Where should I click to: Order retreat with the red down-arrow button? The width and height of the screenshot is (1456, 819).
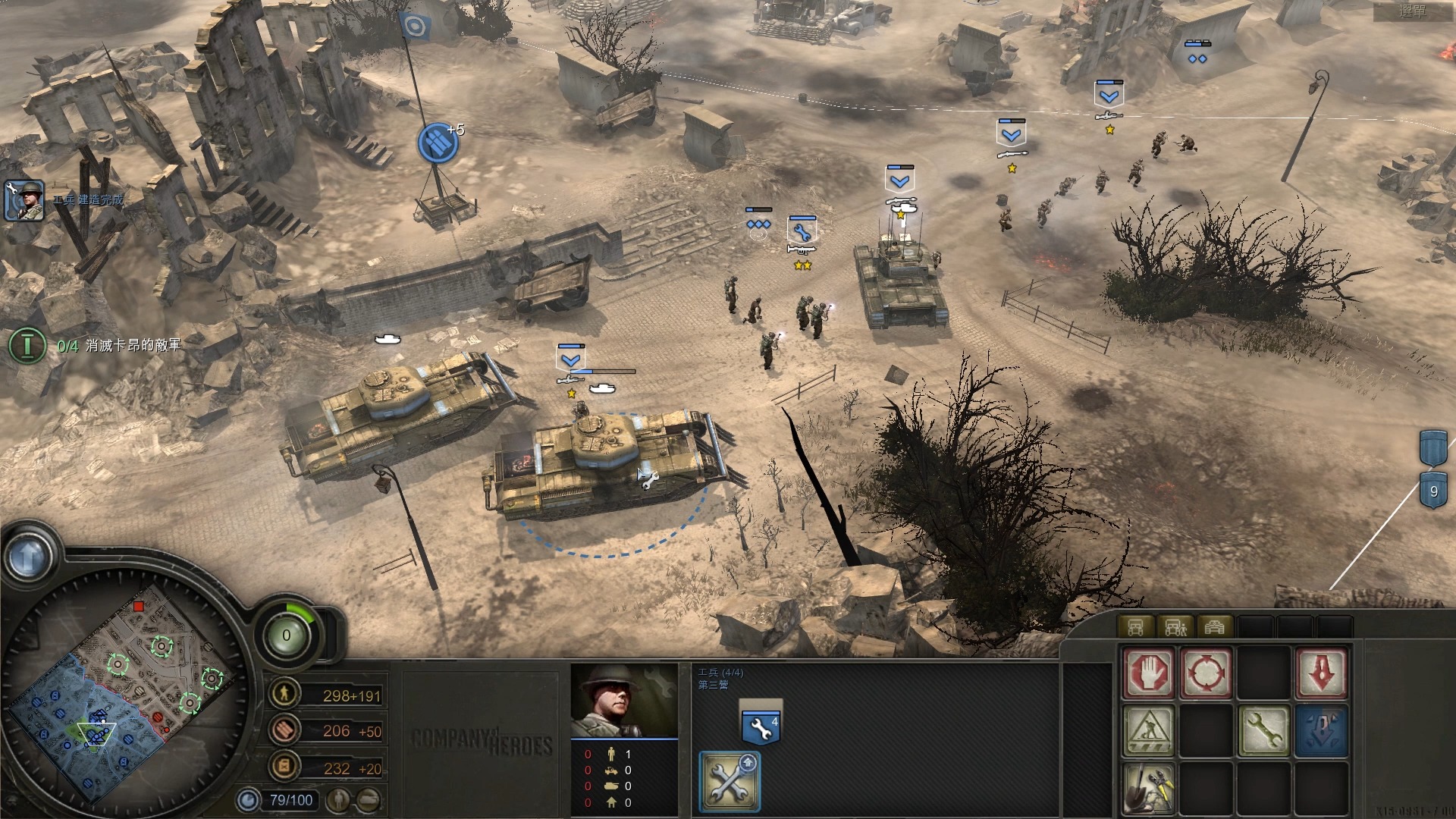pos(1321,673)
